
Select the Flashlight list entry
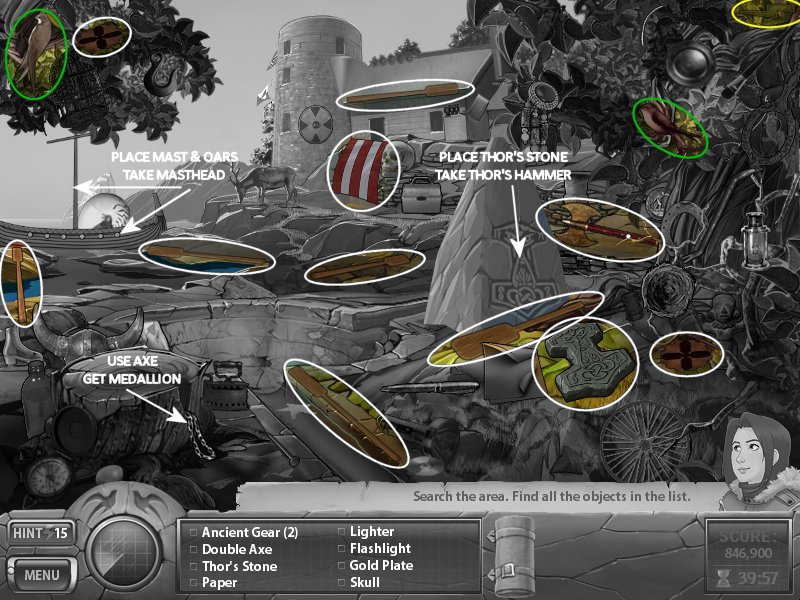(380, 549)
